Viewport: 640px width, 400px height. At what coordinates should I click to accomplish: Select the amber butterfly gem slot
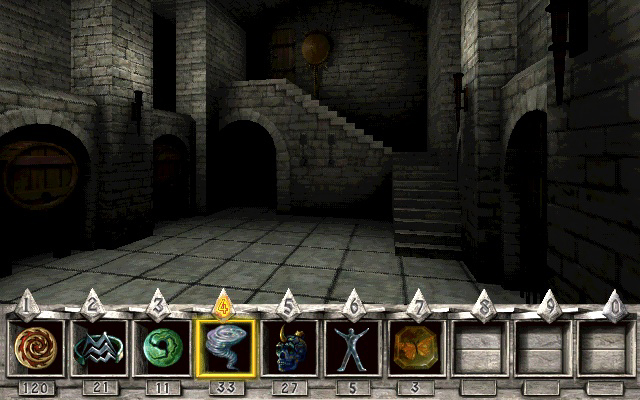pos(417,347)
